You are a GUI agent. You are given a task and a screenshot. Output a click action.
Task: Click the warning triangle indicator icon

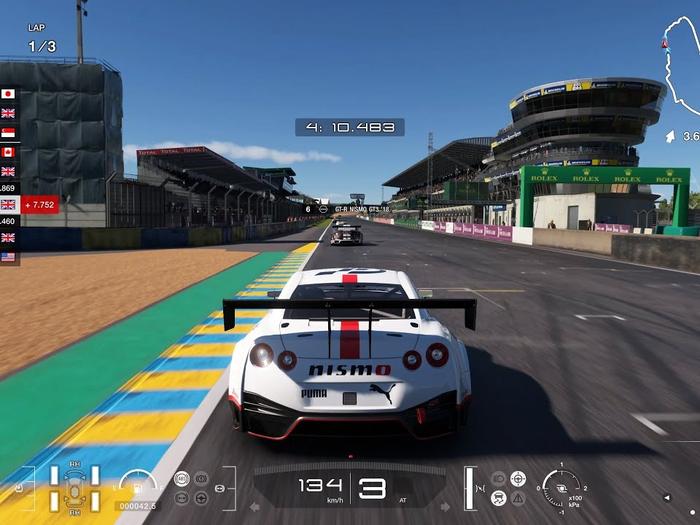coord(517,497)
